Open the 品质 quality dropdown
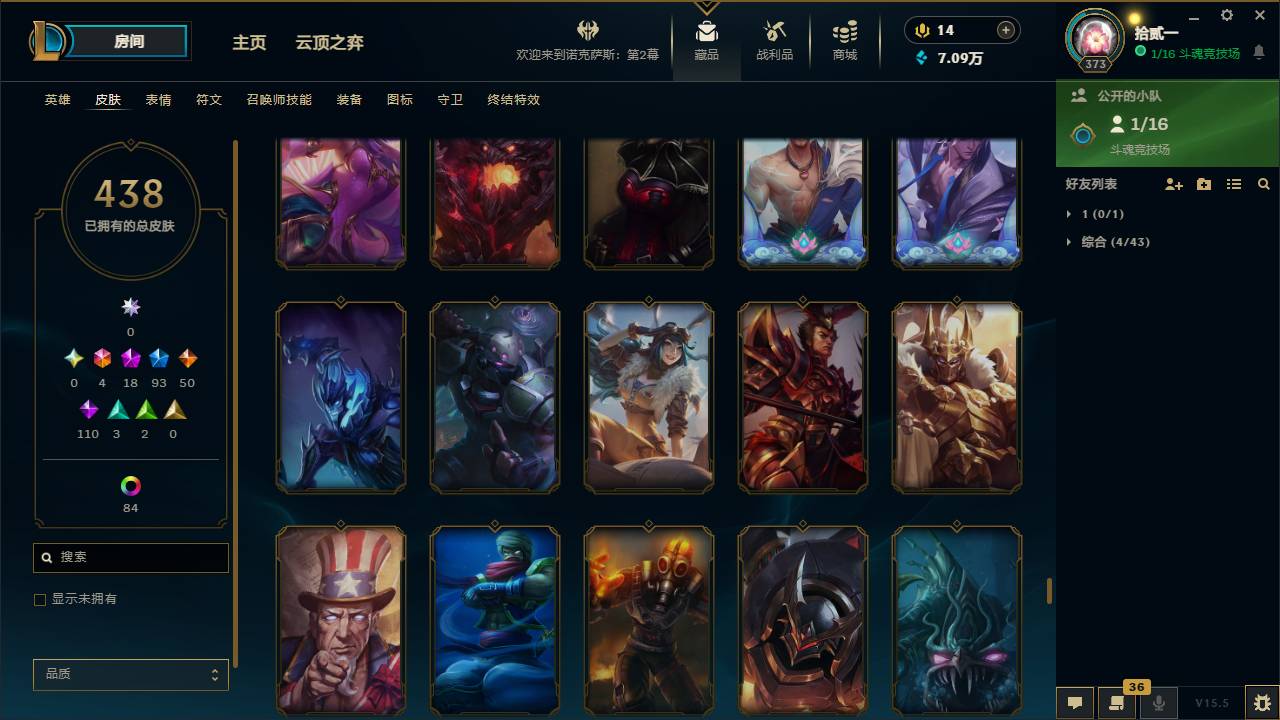 [130, 674]
